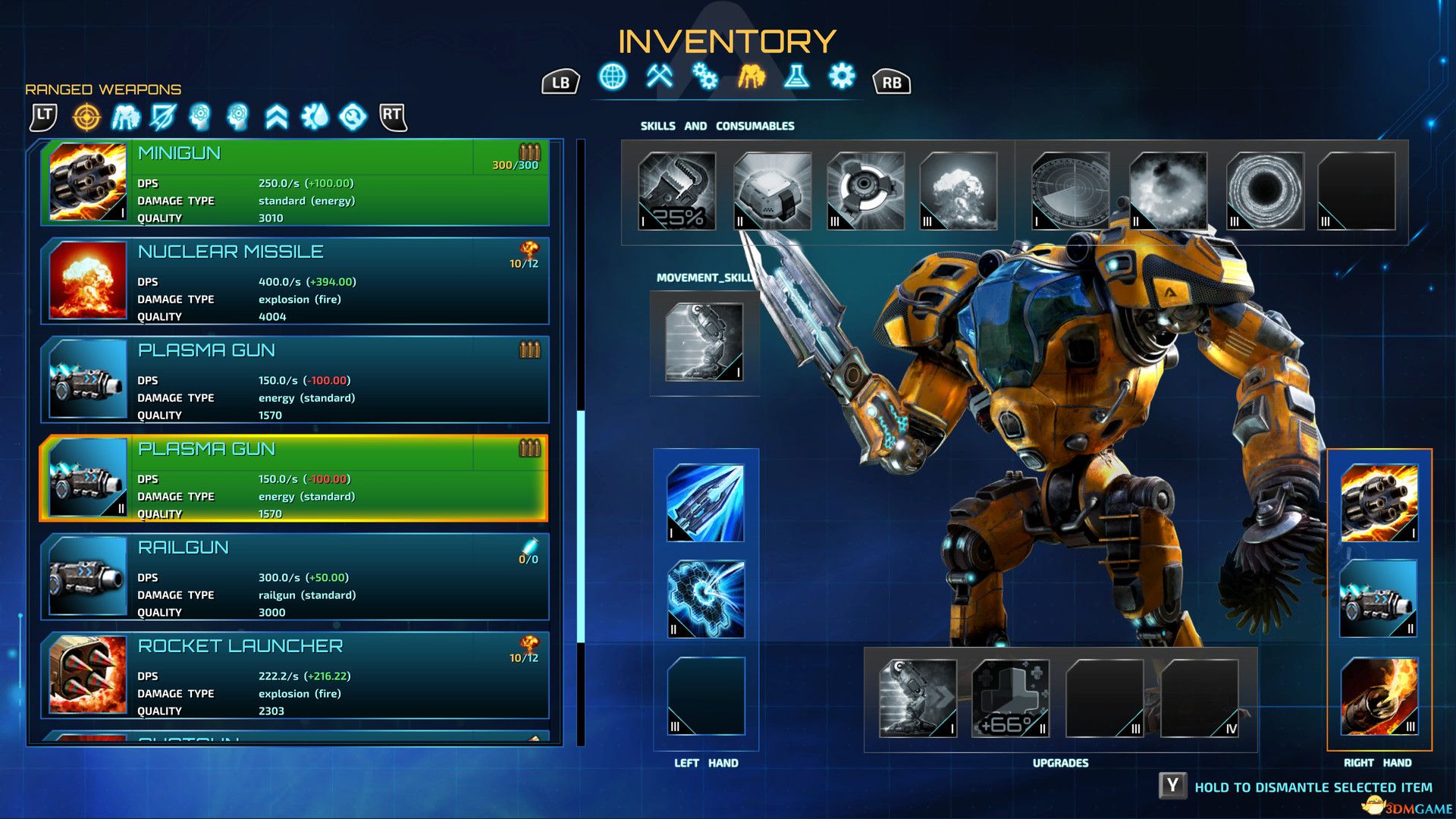Select the Minigun weapon row
The width and height of the screenshot is (1456, 819).
[296, 183]
